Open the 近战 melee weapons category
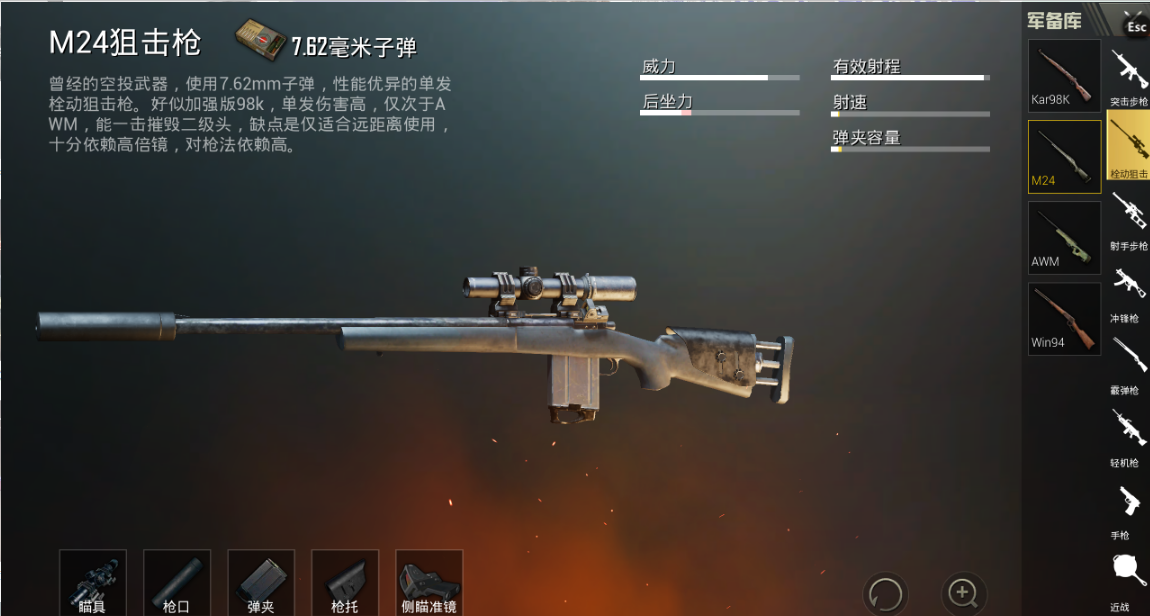This screenshot has width=1150, height=616. coord(1129,578)
